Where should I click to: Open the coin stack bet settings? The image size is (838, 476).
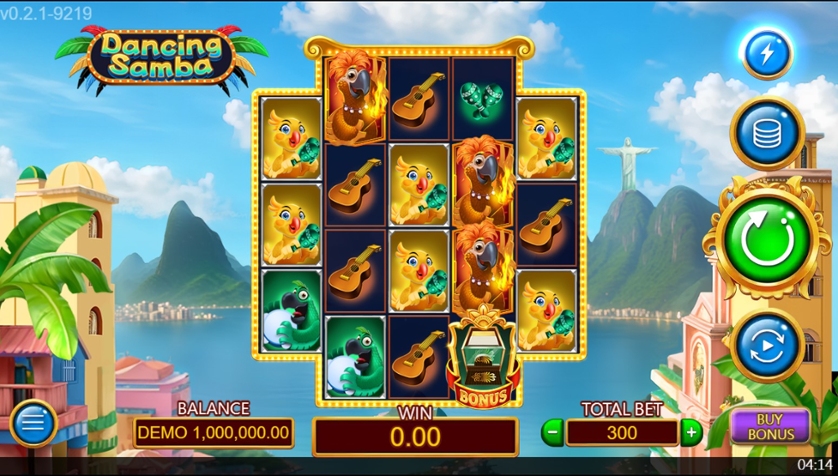pos(767,131)
